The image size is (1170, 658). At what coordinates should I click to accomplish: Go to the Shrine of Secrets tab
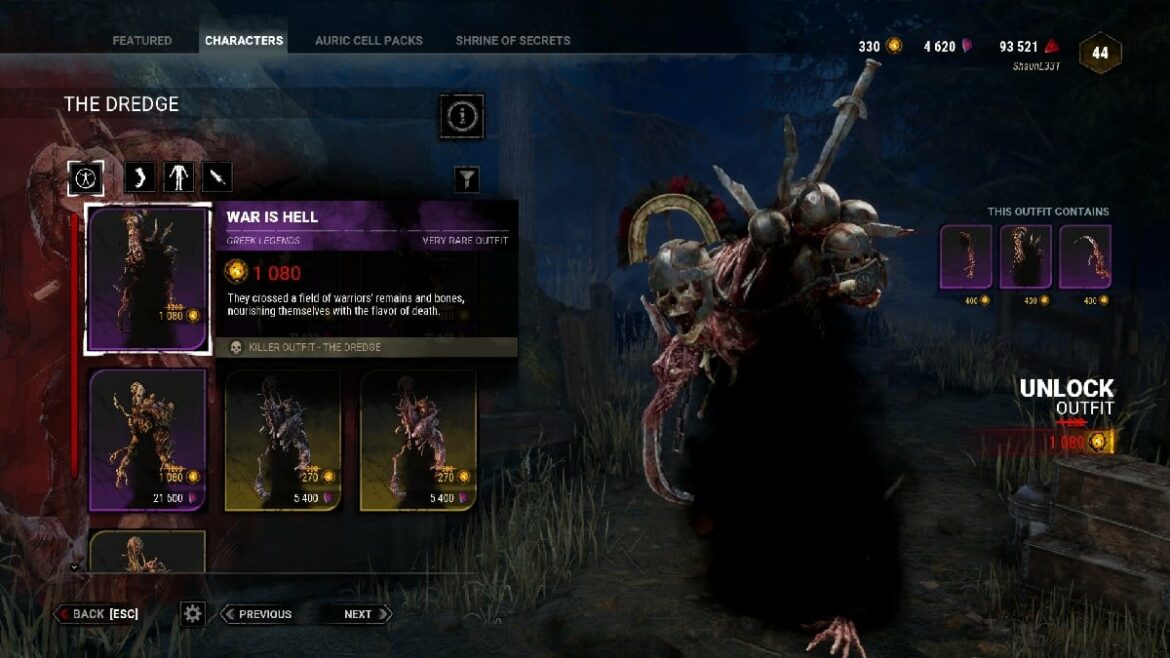click(513, 41)
